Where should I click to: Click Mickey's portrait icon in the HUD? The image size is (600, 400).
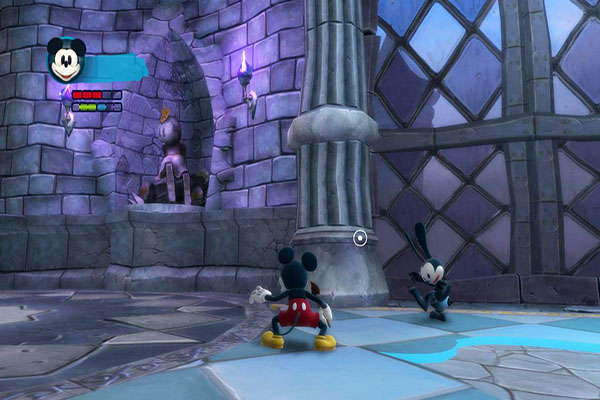(67, 61)
